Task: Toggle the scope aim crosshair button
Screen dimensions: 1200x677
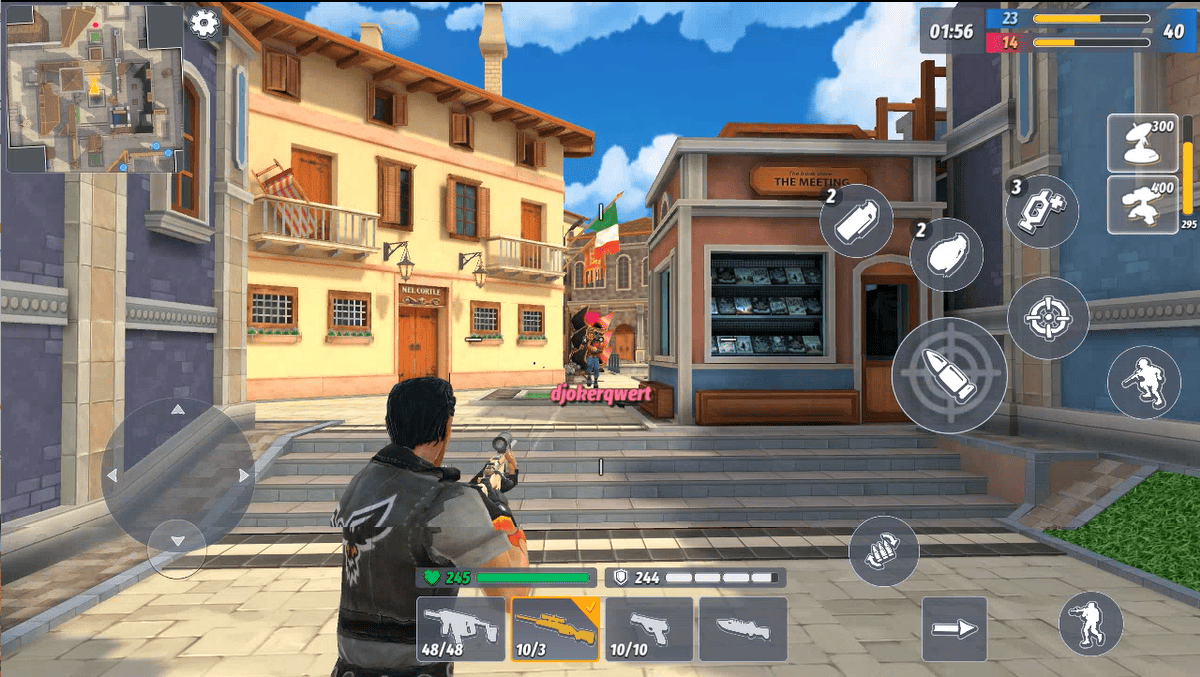Action: pyautogui.click(x=1048, y=319)
